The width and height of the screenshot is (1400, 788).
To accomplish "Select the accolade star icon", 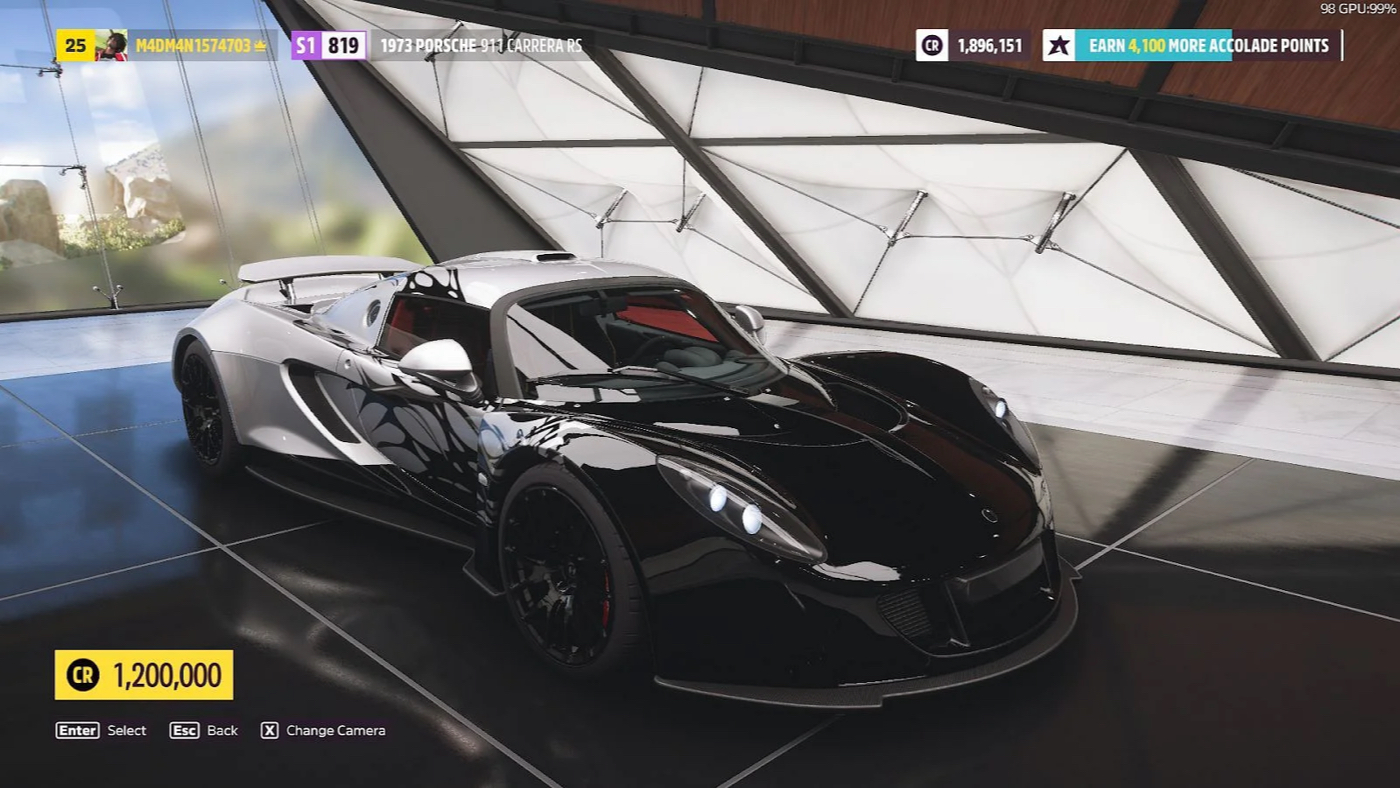I will pos(1060,45).
